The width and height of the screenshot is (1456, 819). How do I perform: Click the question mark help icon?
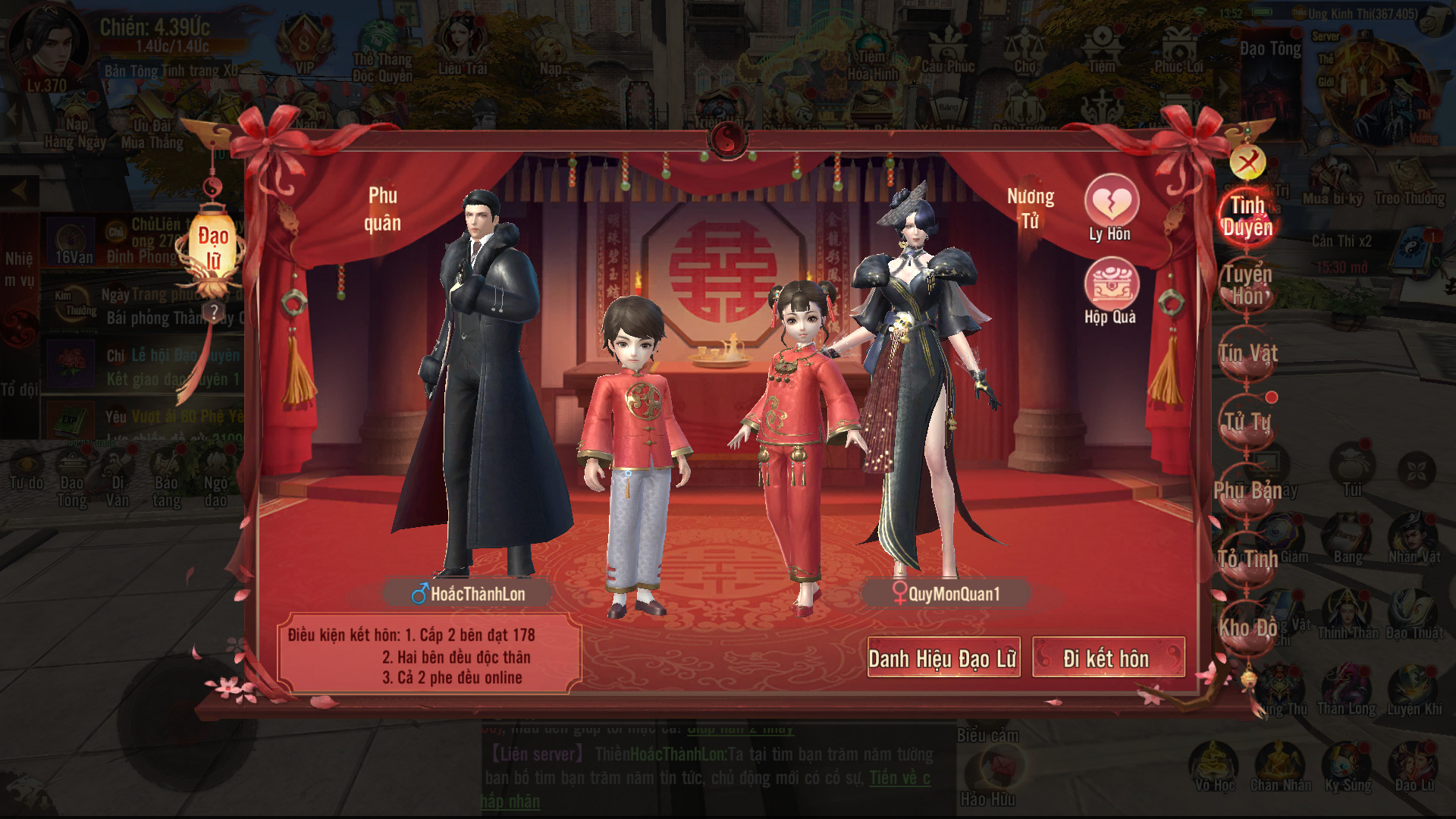215,312
